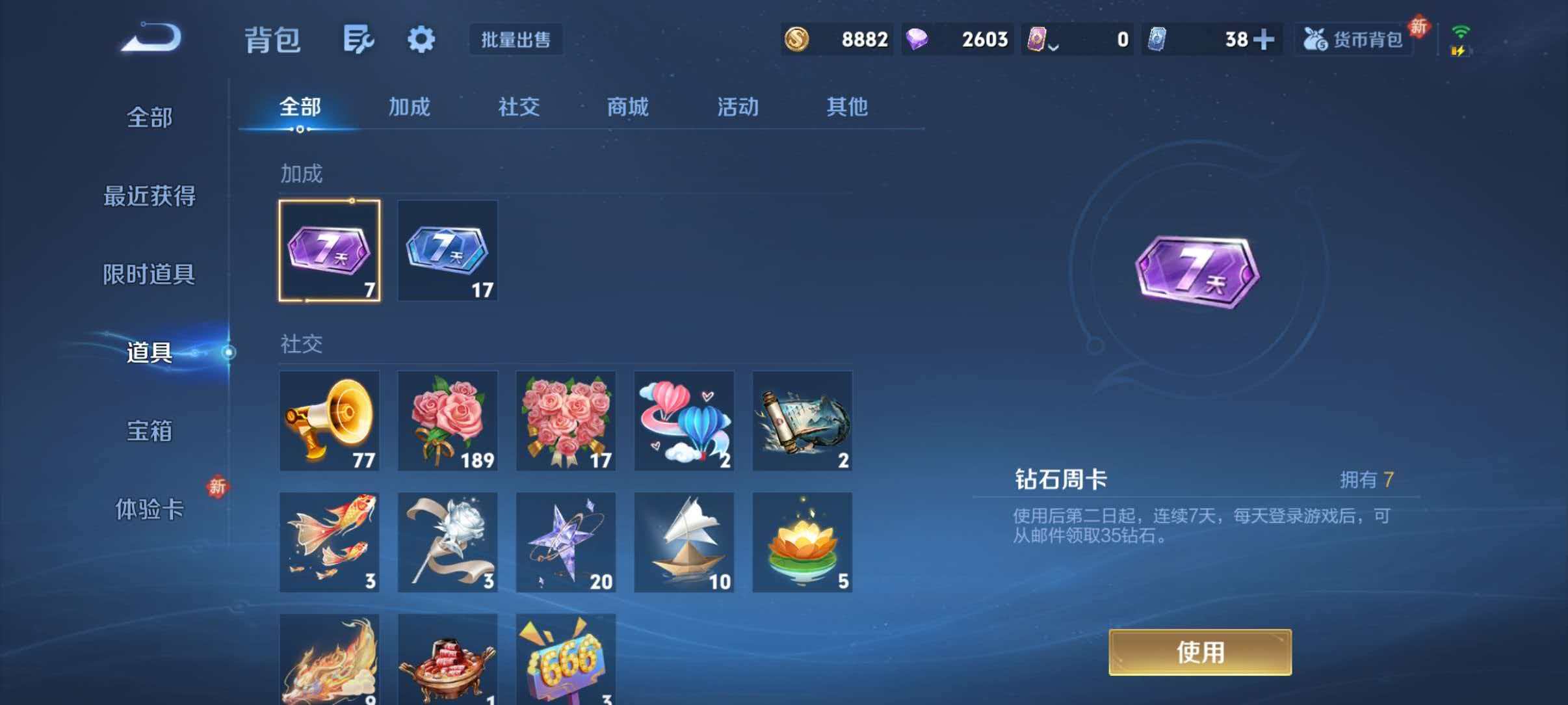
Task: Select the blue 7-day crystal weekly card
Action: [447, 252]
